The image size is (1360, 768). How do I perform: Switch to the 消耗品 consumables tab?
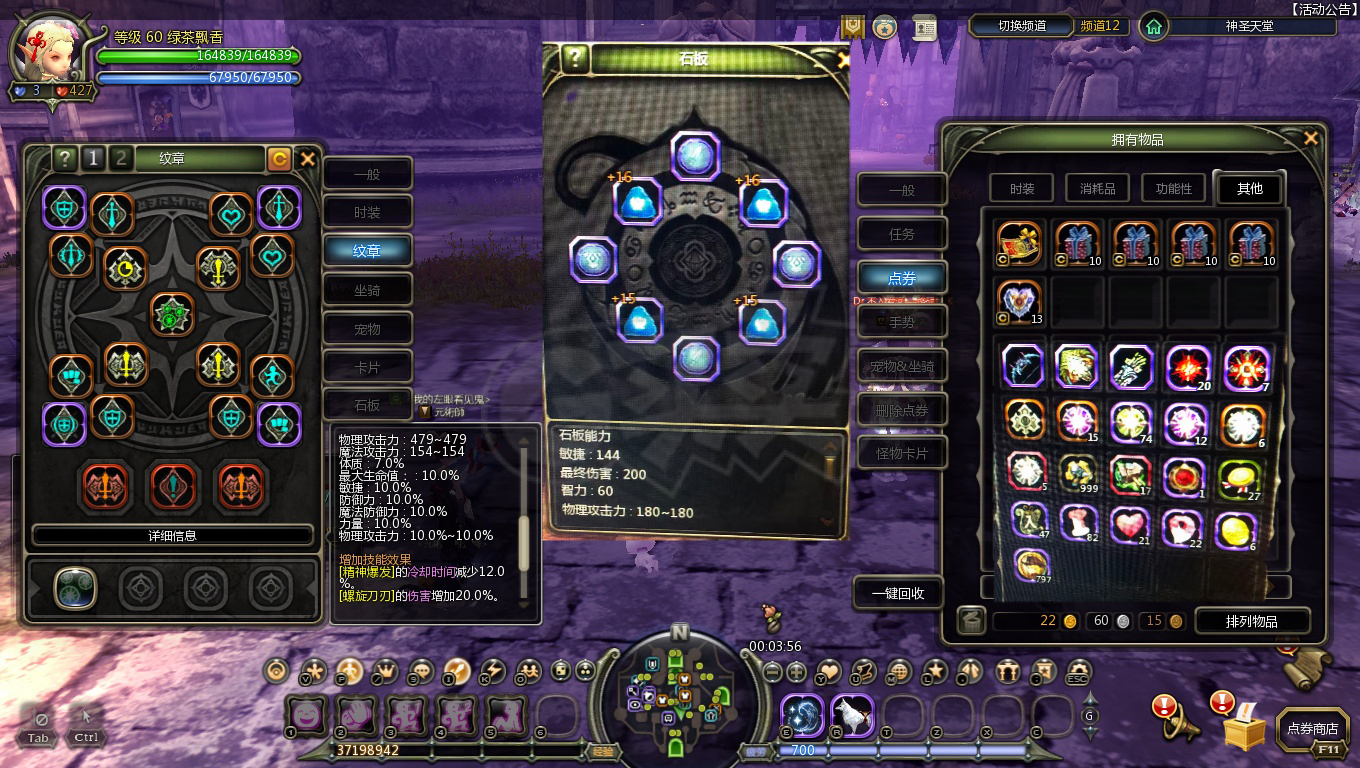pos(1097,188)
